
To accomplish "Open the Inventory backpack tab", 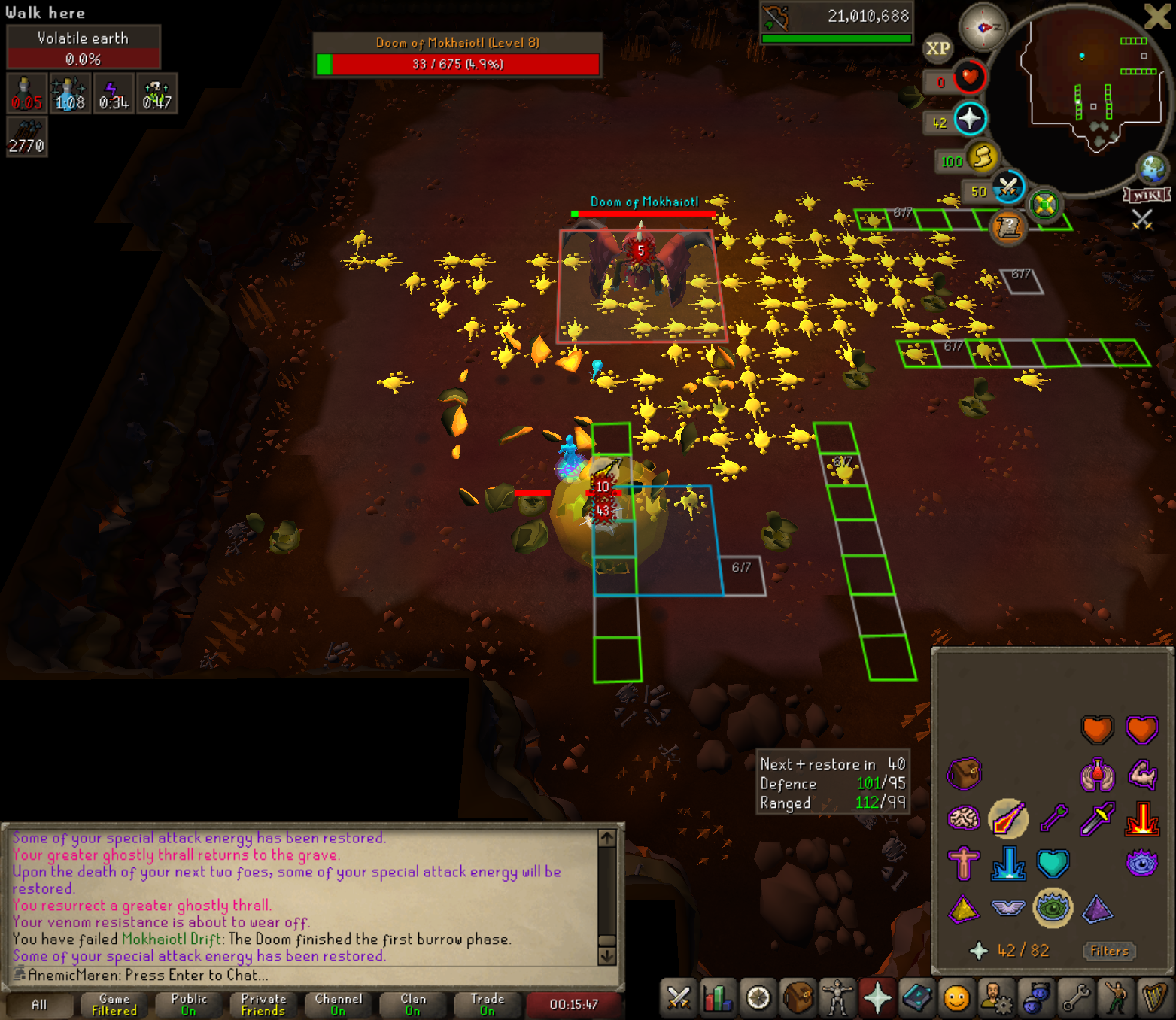I will [x=798, y=998].
